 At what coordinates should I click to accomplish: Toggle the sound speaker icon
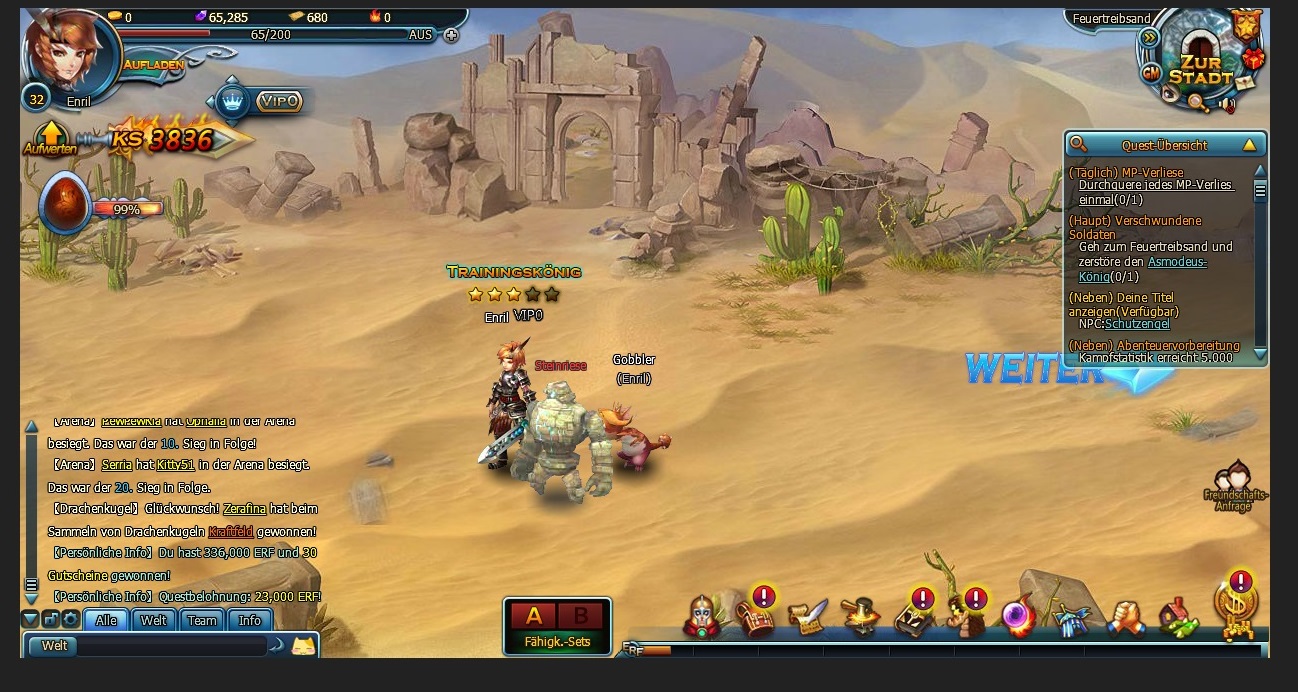(x=1227, y=103)
